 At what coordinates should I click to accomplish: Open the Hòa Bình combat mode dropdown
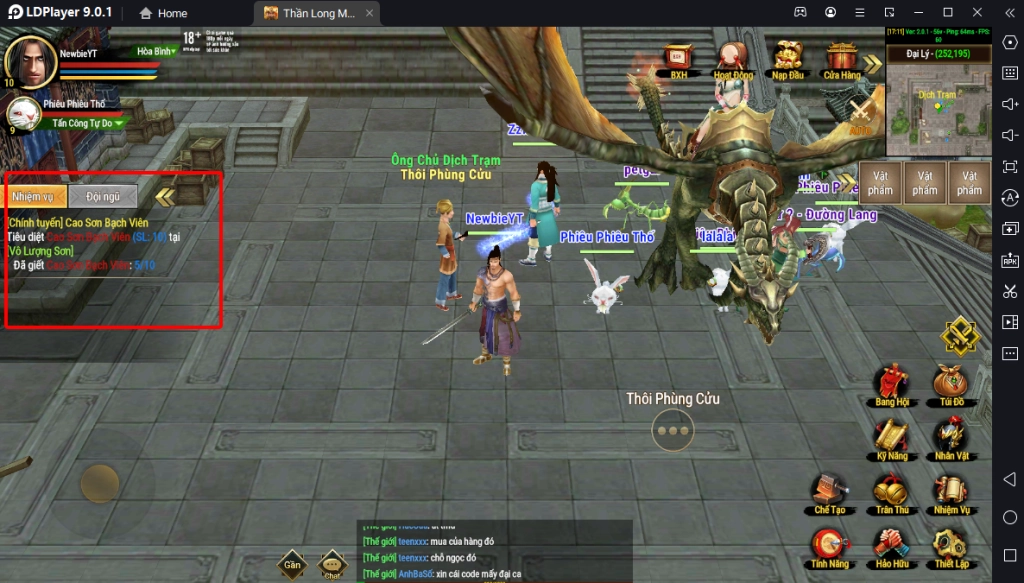157,51
